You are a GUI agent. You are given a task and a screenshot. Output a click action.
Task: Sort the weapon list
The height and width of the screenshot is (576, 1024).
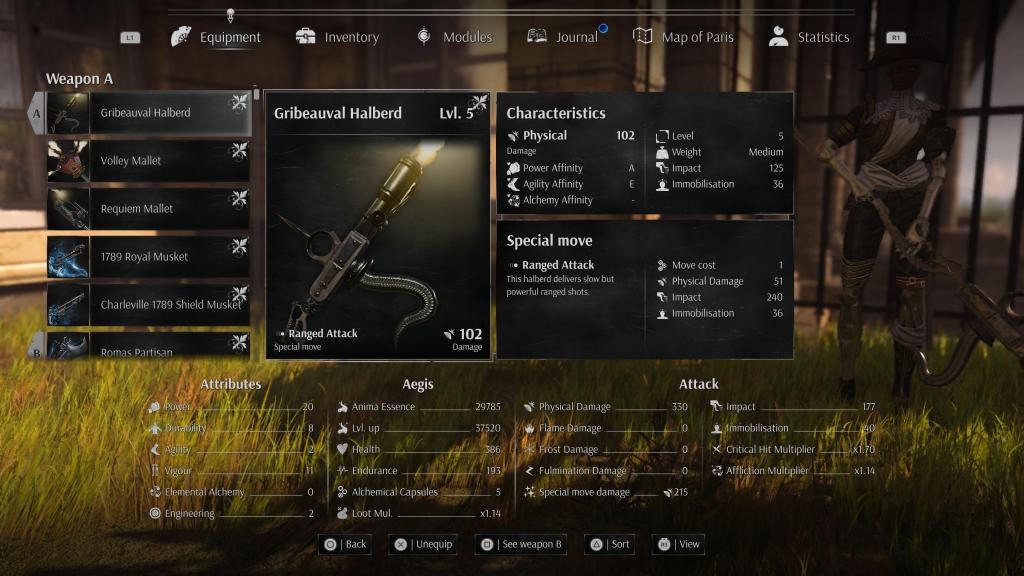pos(609,544)
